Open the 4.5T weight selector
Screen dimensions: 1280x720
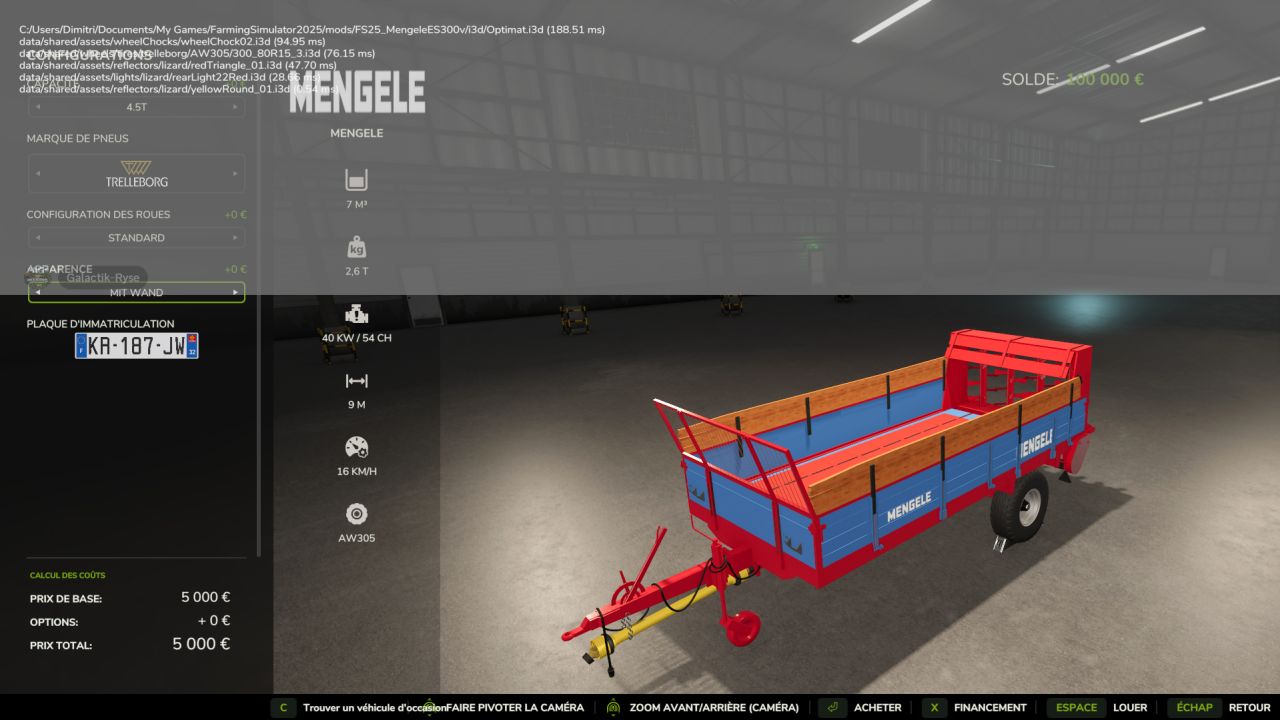pyautogui.click(x=137, y=108)
